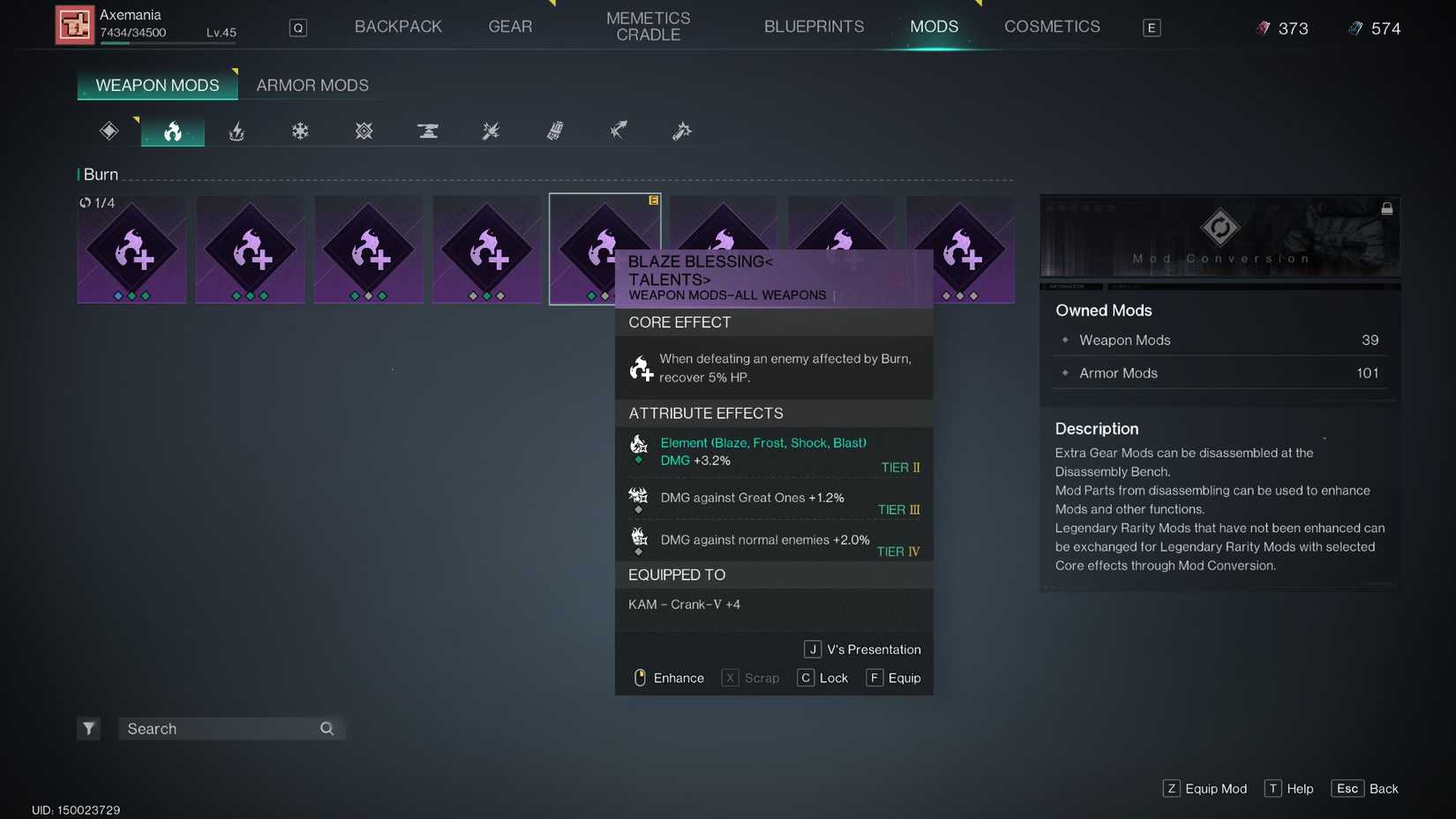
Task: Click the magnifying glass icon in the search bar
Action: (326, 728)
